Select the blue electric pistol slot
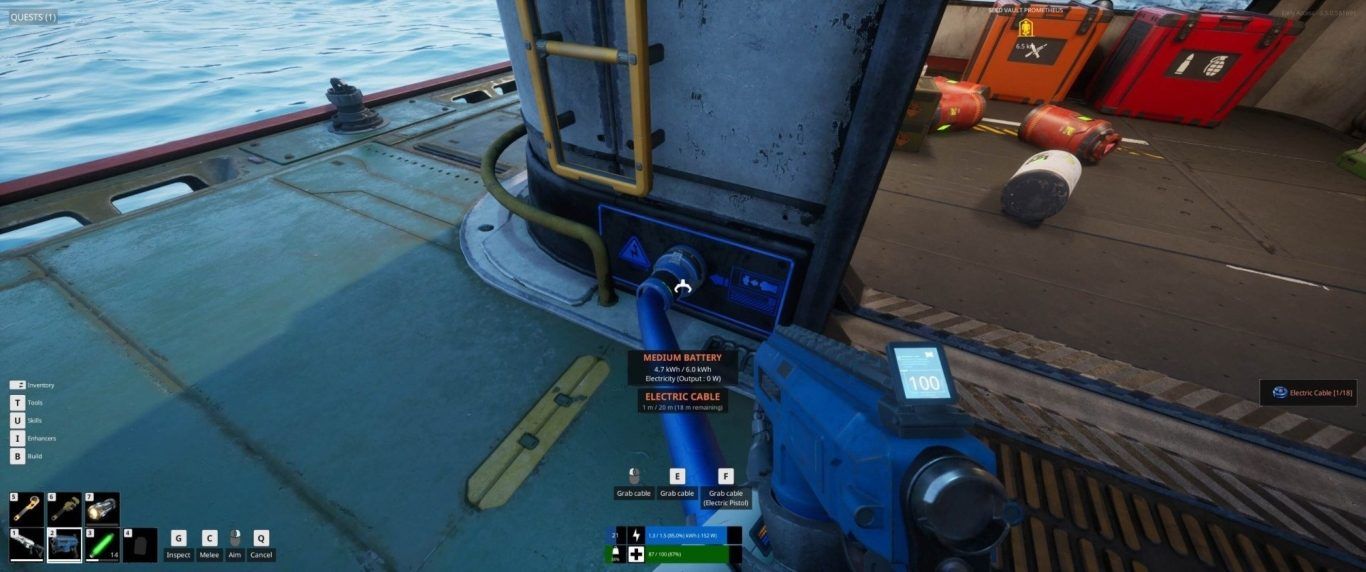This screenshot has height=572, width=1366. pos(65,545)
